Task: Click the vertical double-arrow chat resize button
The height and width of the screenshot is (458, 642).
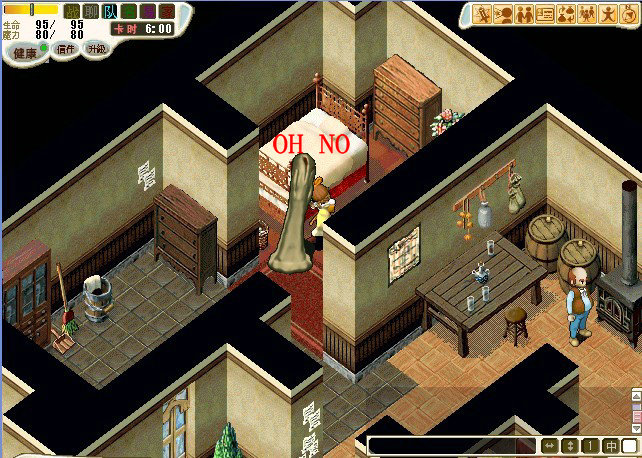Action: click(570, 445)
